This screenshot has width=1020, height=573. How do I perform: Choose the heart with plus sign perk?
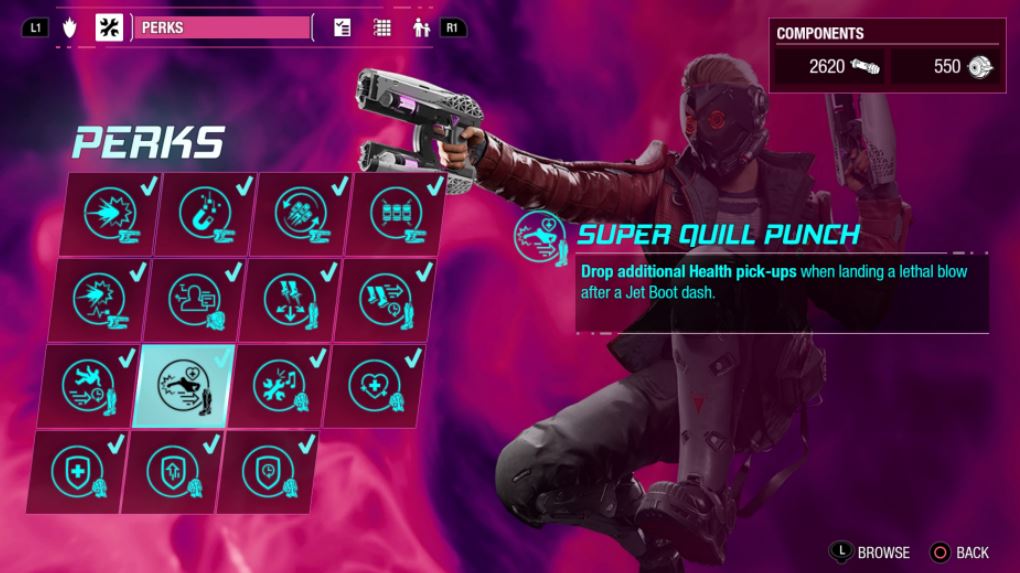pyautogui.click(x=376, y=386)
